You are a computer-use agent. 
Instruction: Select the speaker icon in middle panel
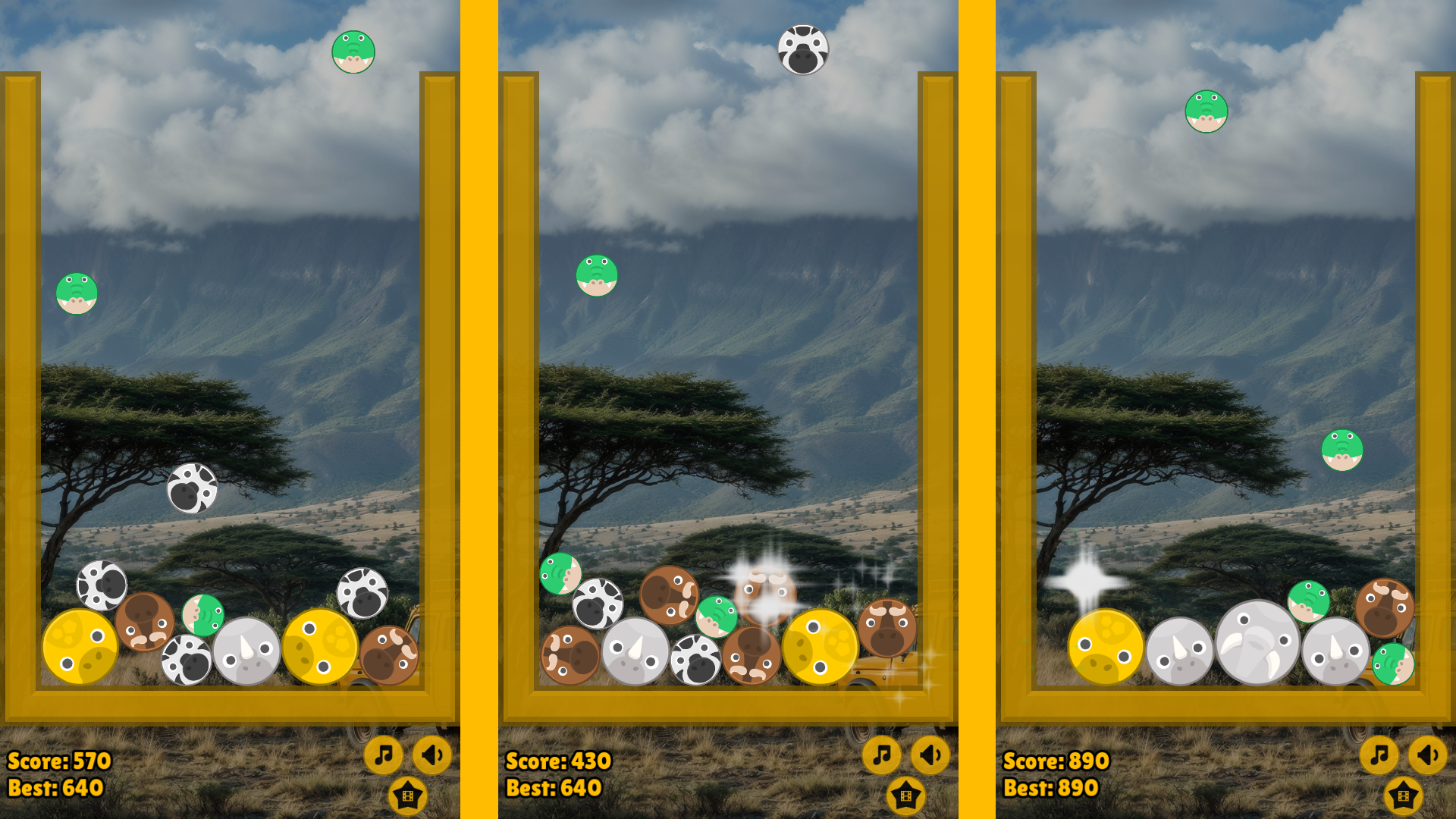click(x=930, y=755)
